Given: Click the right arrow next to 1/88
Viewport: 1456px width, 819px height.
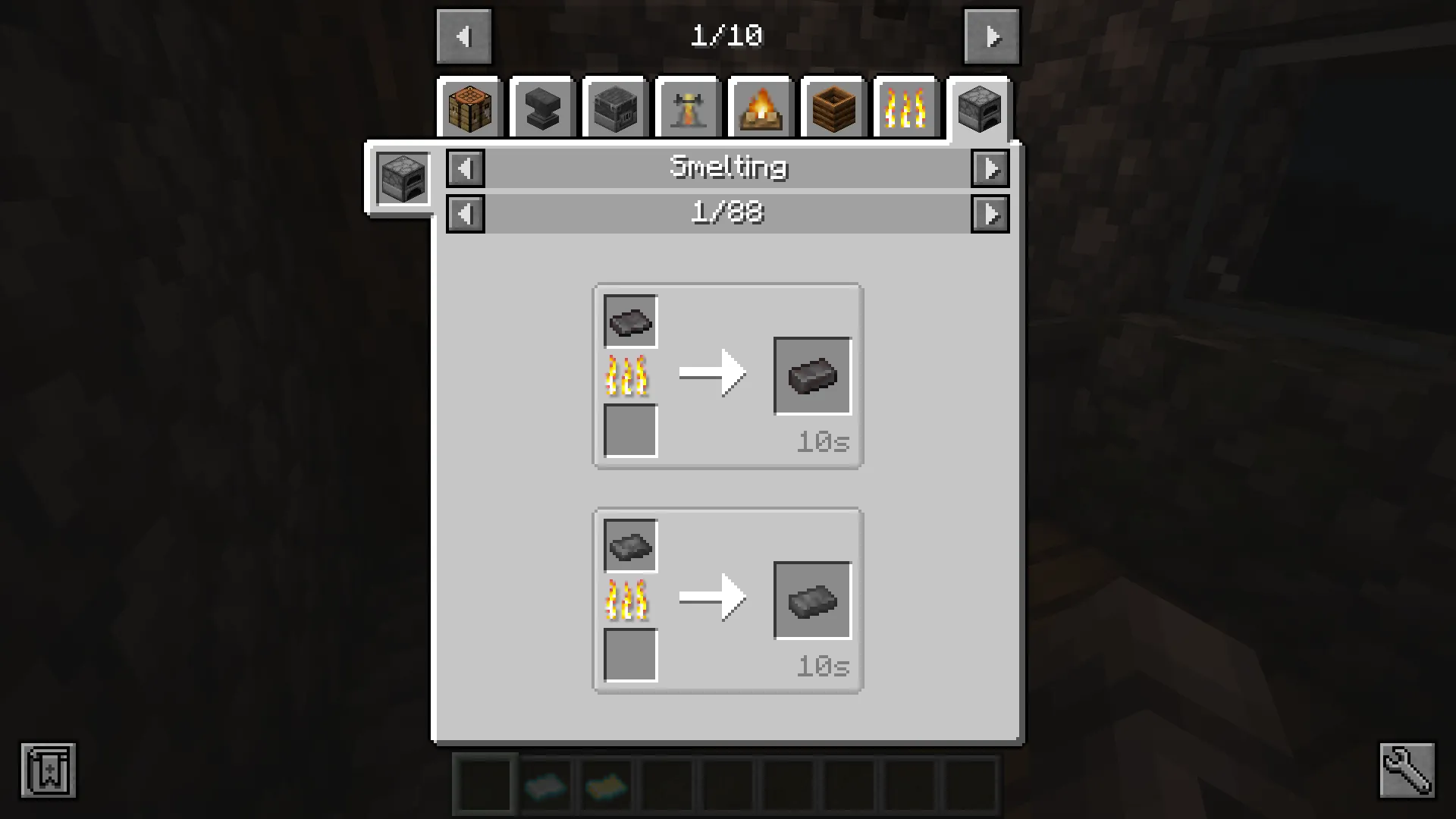Looking at the screenshot, I should point(990,213).
